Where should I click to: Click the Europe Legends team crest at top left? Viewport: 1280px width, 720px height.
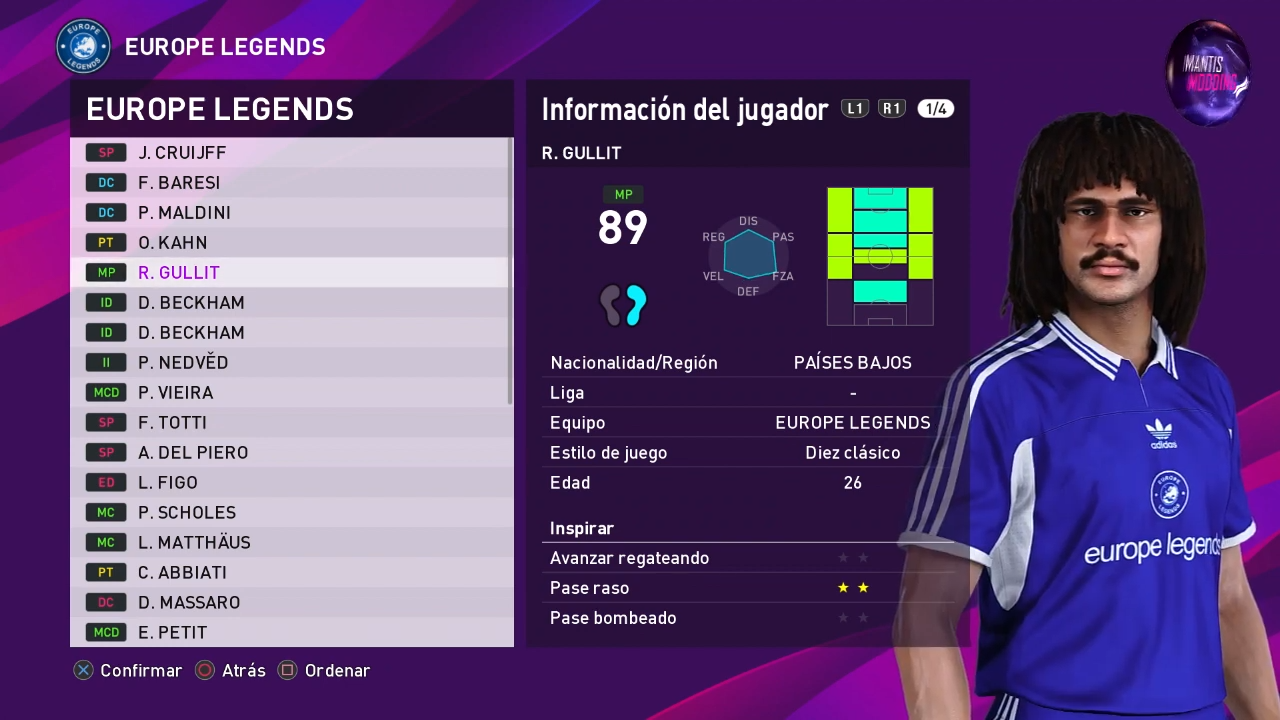click(84, 46)
